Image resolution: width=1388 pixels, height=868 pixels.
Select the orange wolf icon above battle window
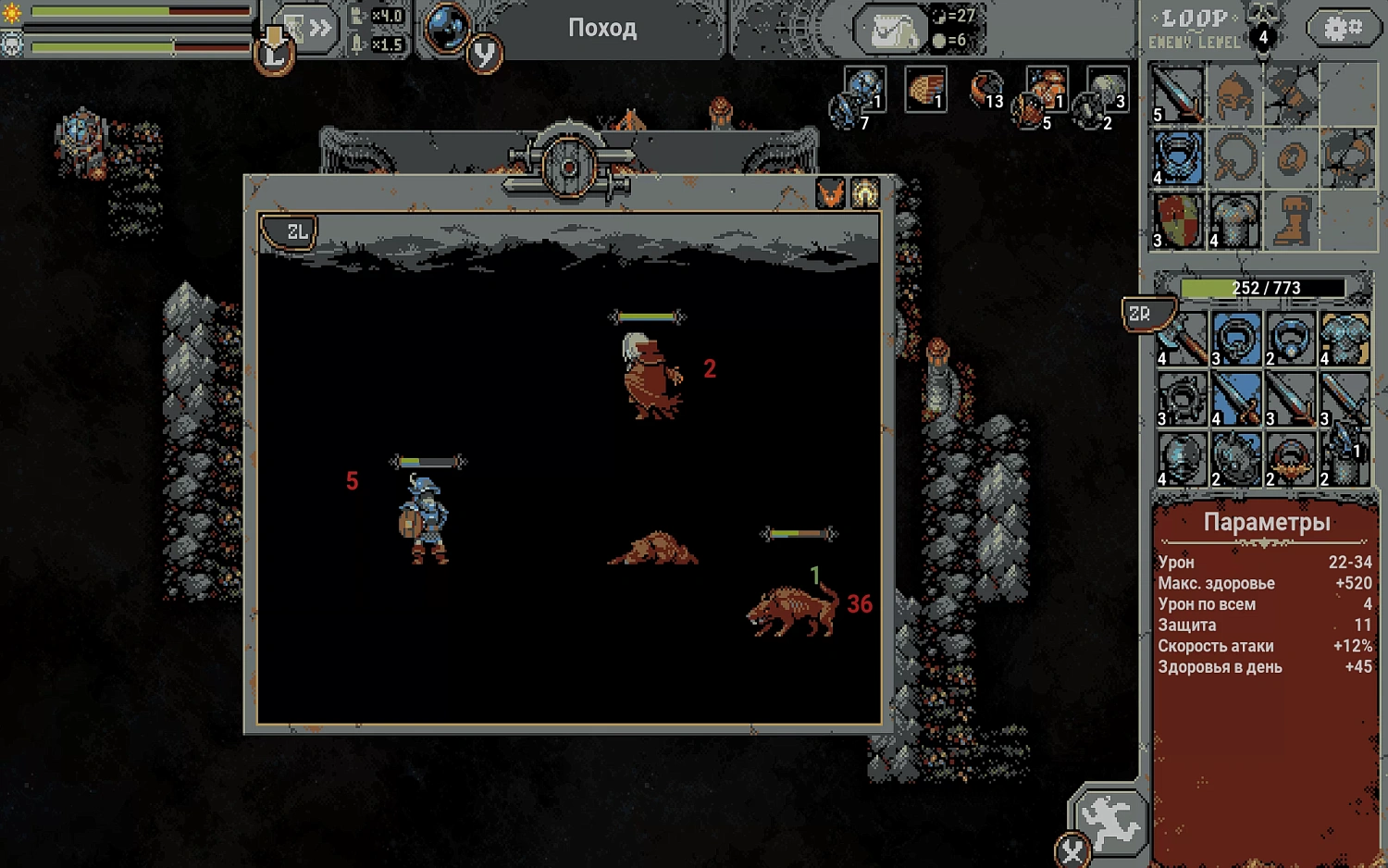coord(830,194)
